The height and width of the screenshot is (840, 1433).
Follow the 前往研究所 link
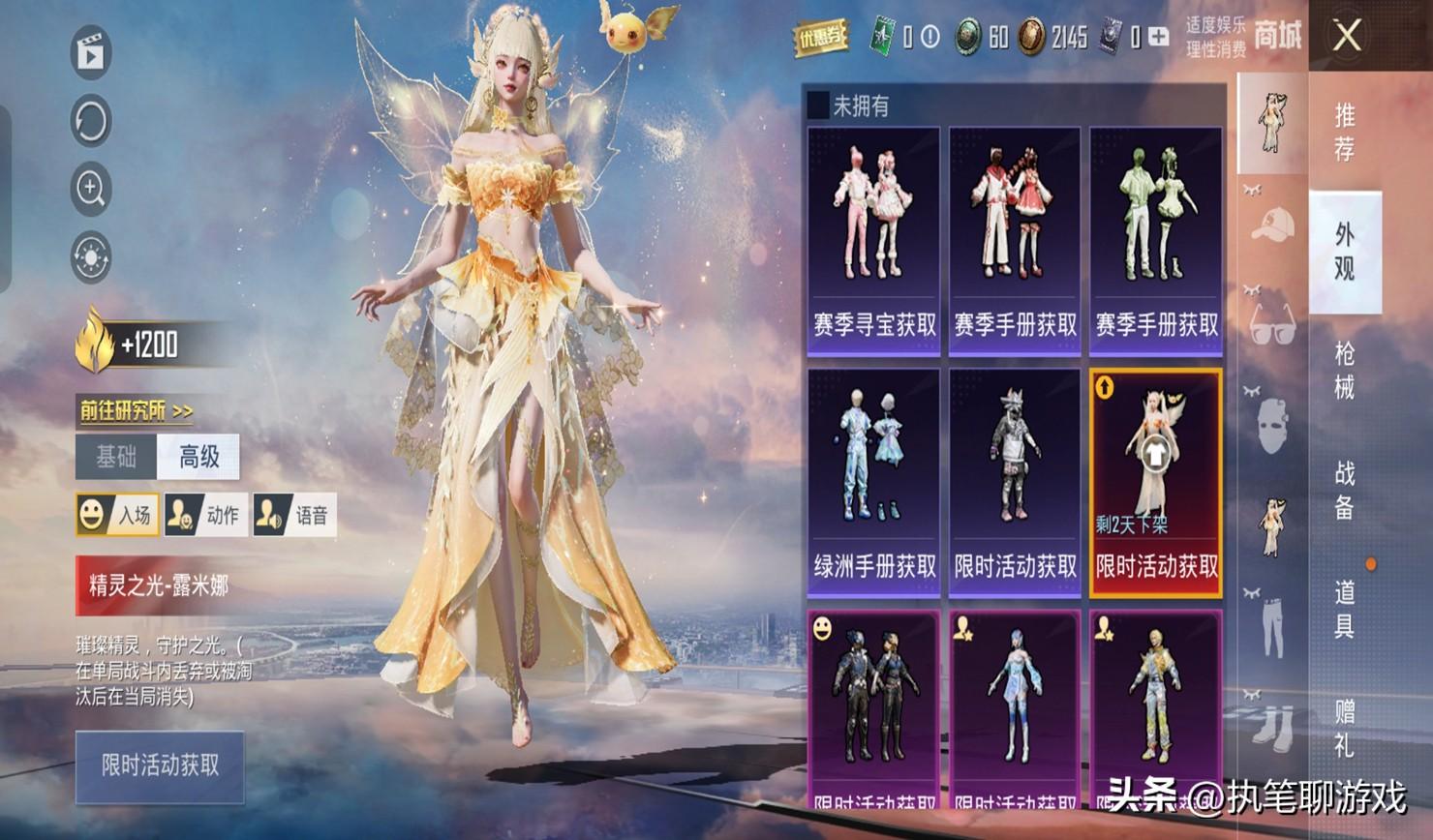tap(136, 411)
